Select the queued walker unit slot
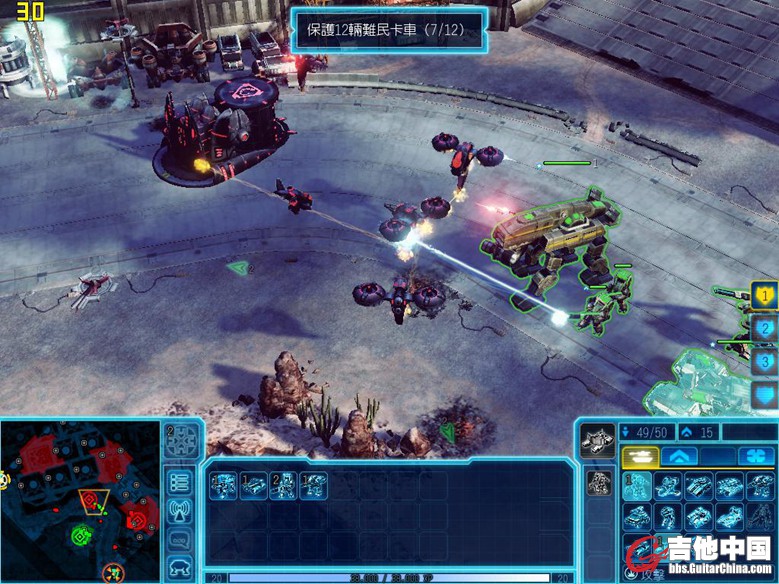The width and height of the screenshot is (779, 584). pyautogui.click(x=598, y=482)
